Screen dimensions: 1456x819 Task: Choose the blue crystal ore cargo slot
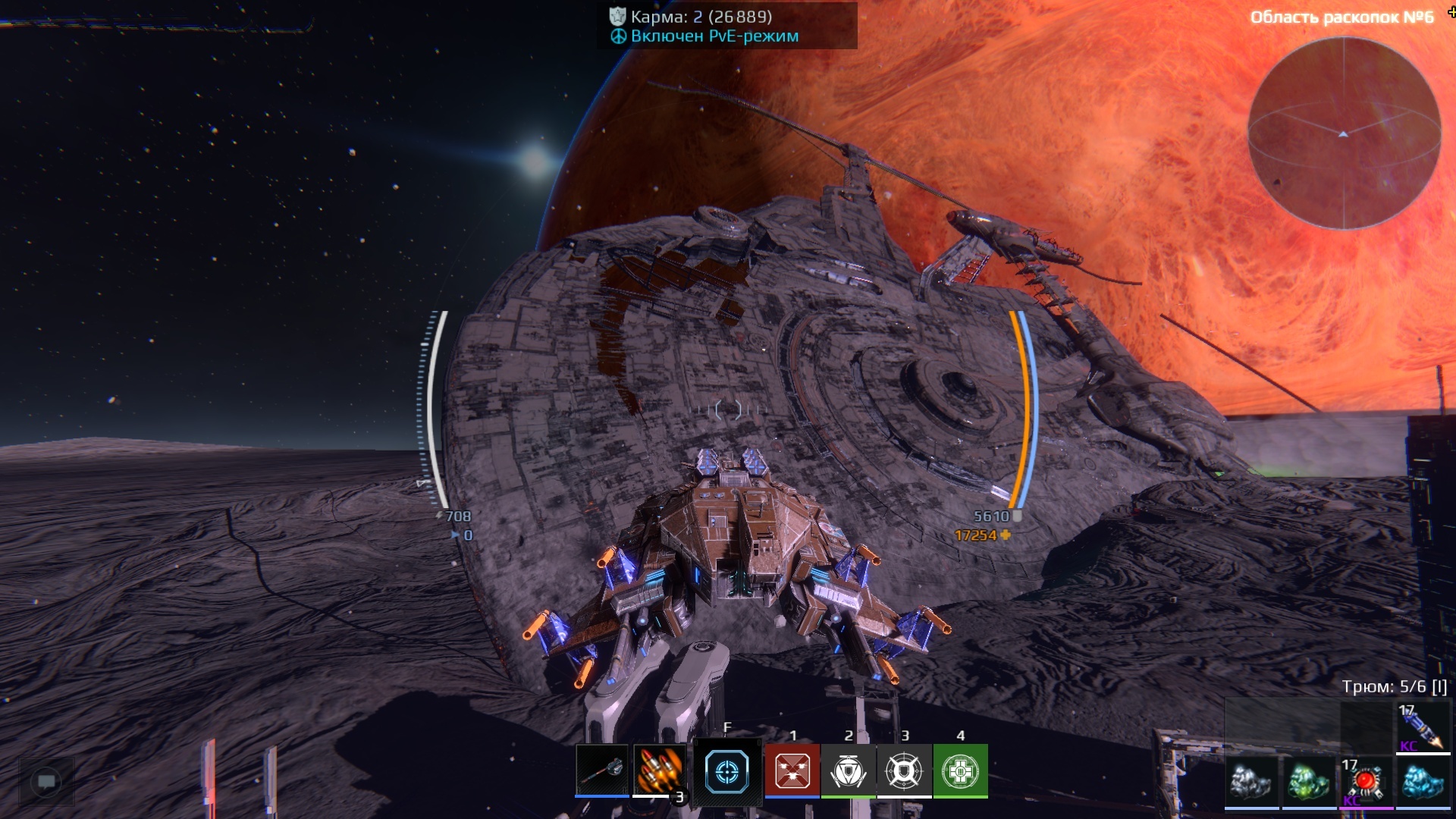tap(1423, 782)
